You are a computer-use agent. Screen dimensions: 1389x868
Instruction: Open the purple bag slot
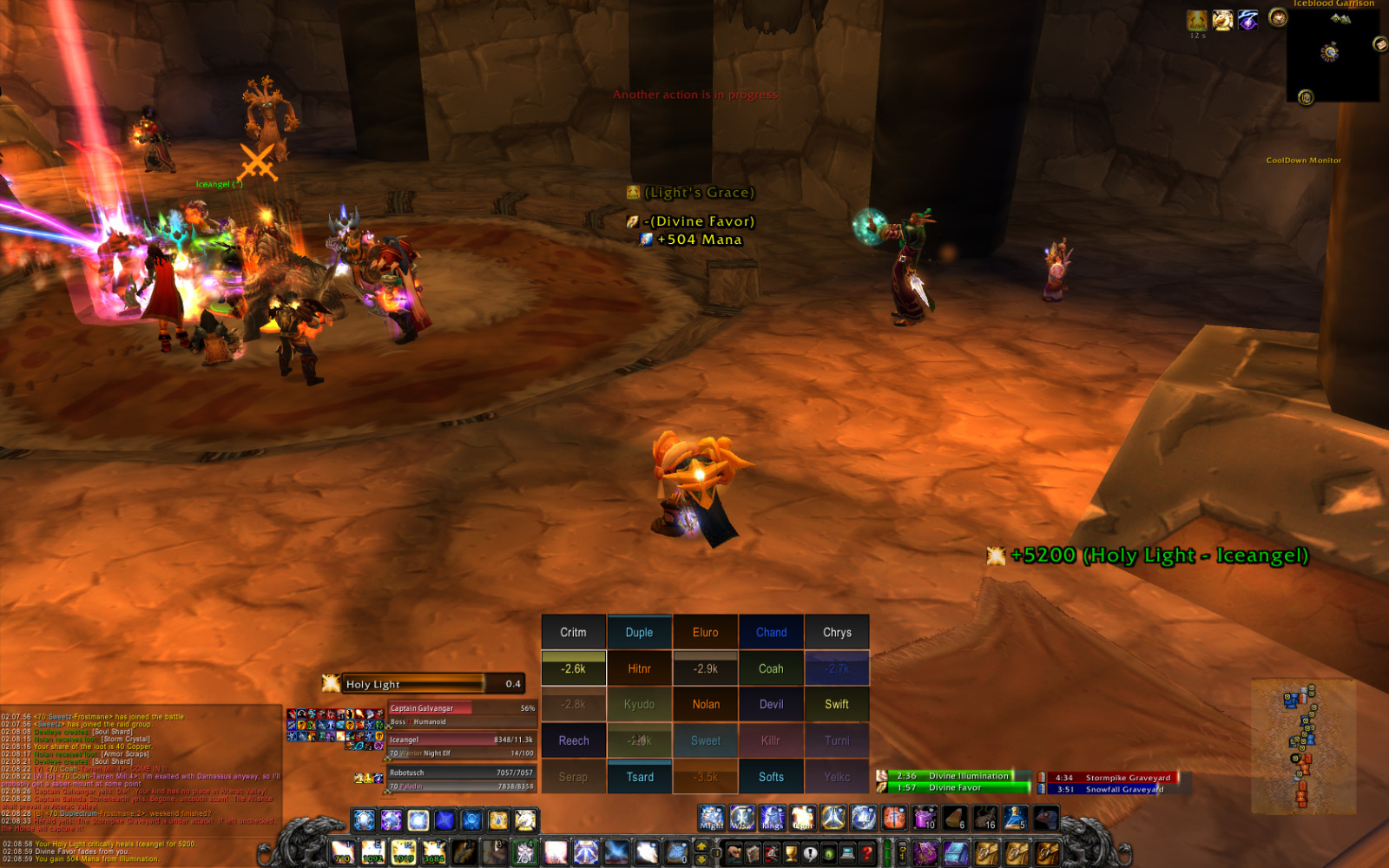tap(925, 853)
